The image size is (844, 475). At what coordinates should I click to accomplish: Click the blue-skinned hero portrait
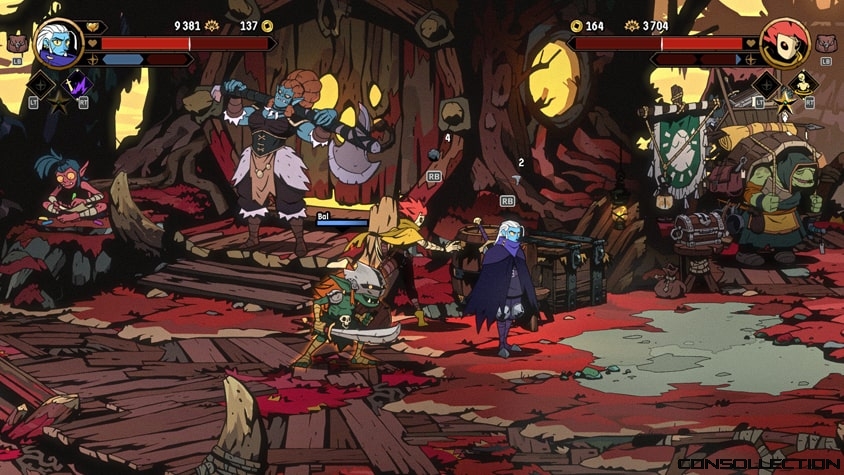tap(58, 42)
